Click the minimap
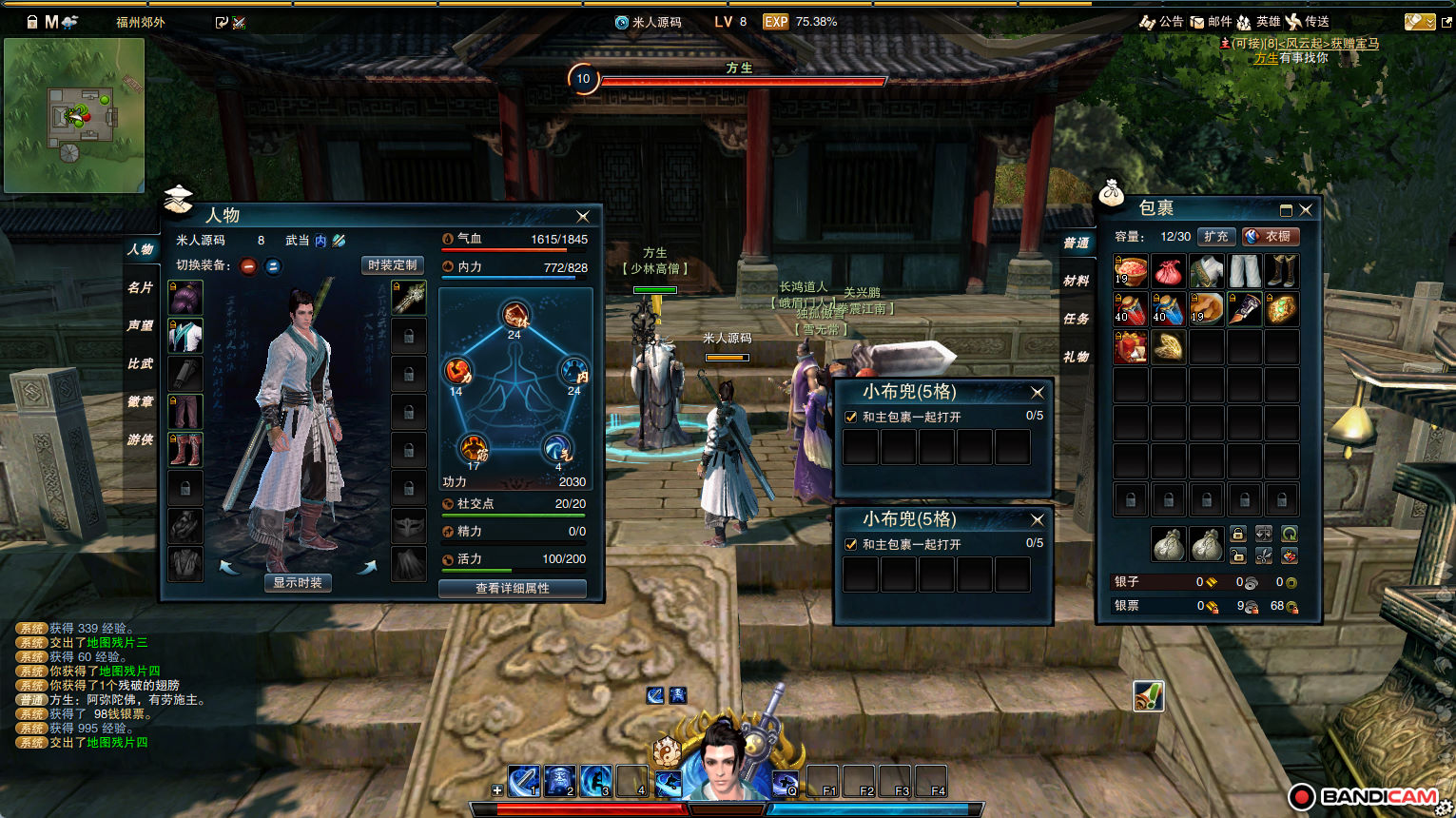 (x=74, y=115)
